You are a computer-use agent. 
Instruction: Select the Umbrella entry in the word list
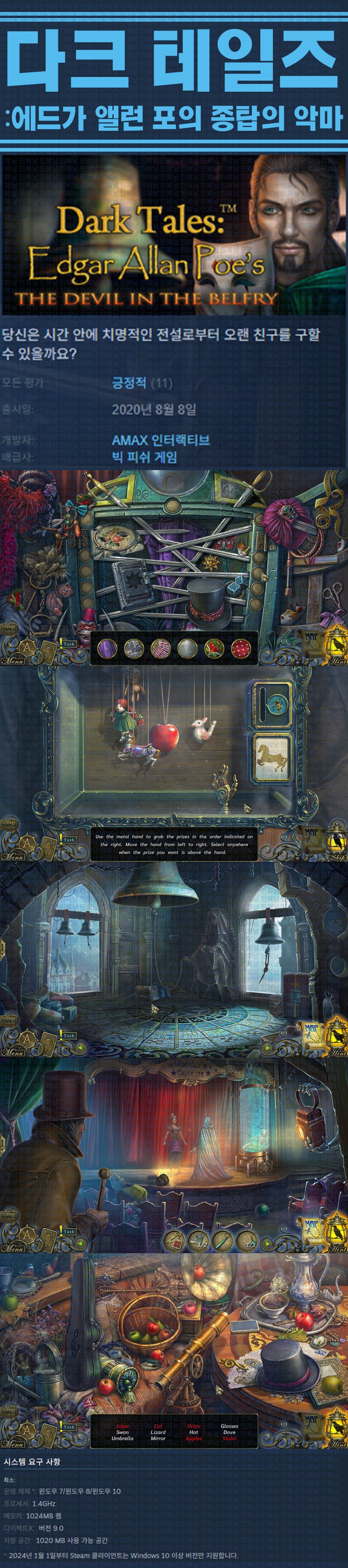[122, 1438]
